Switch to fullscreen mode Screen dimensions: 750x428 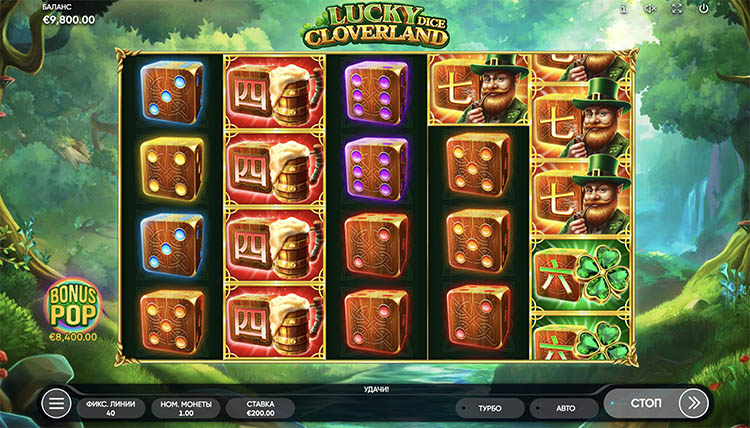pos(677,8)
